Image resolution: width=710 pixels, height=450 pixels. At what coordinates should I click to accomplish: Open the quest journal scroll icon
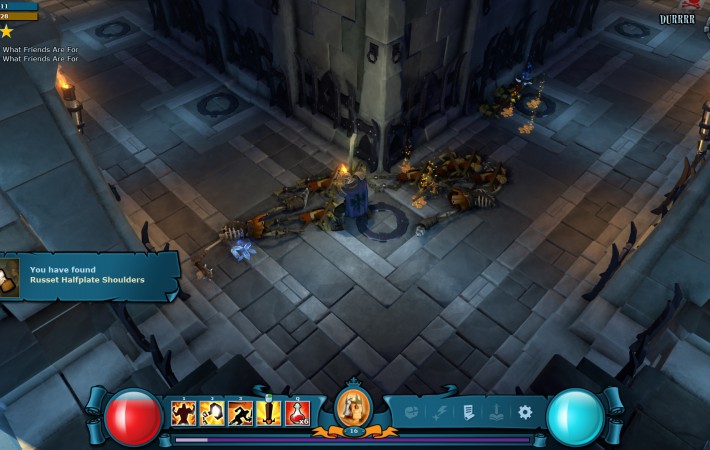tap(468, 412)
